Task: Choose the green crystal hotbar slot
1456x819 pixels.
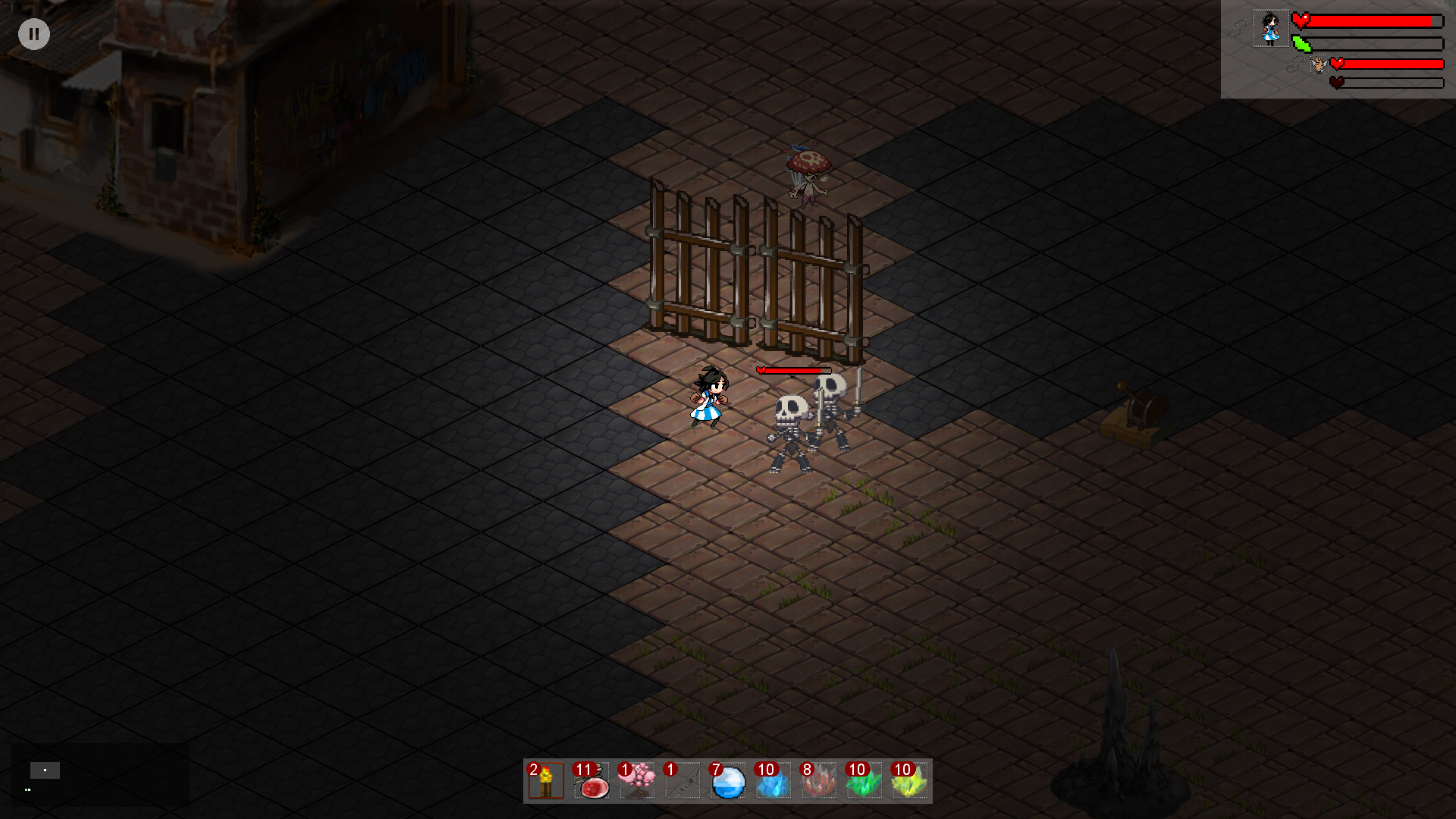Action: pyautogui.click(x=864, y=781)
